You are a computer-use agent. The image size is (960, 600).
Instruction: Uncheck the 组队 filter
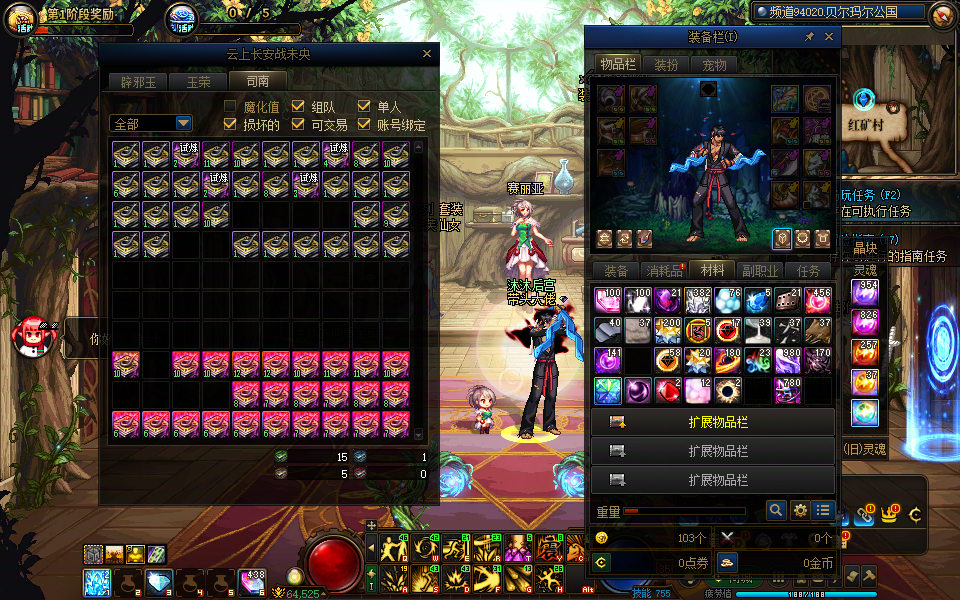298,106
